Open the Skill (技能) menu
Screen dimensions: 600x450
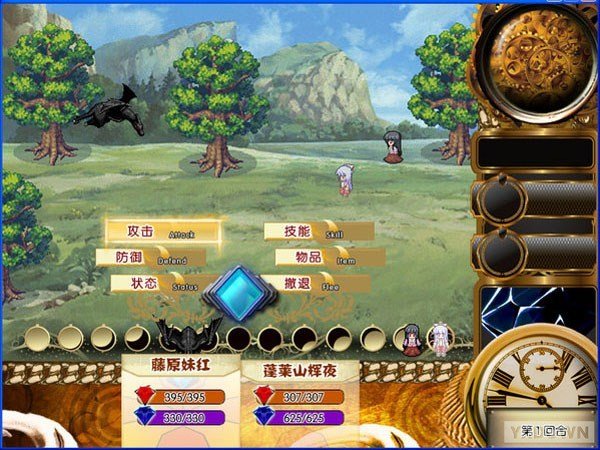(x=316, y=232)
